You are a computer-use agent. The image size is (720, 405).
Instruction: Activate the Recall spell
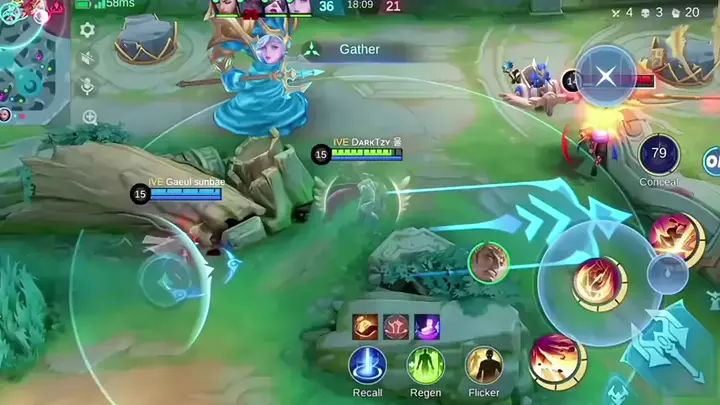tap(367, 365)
